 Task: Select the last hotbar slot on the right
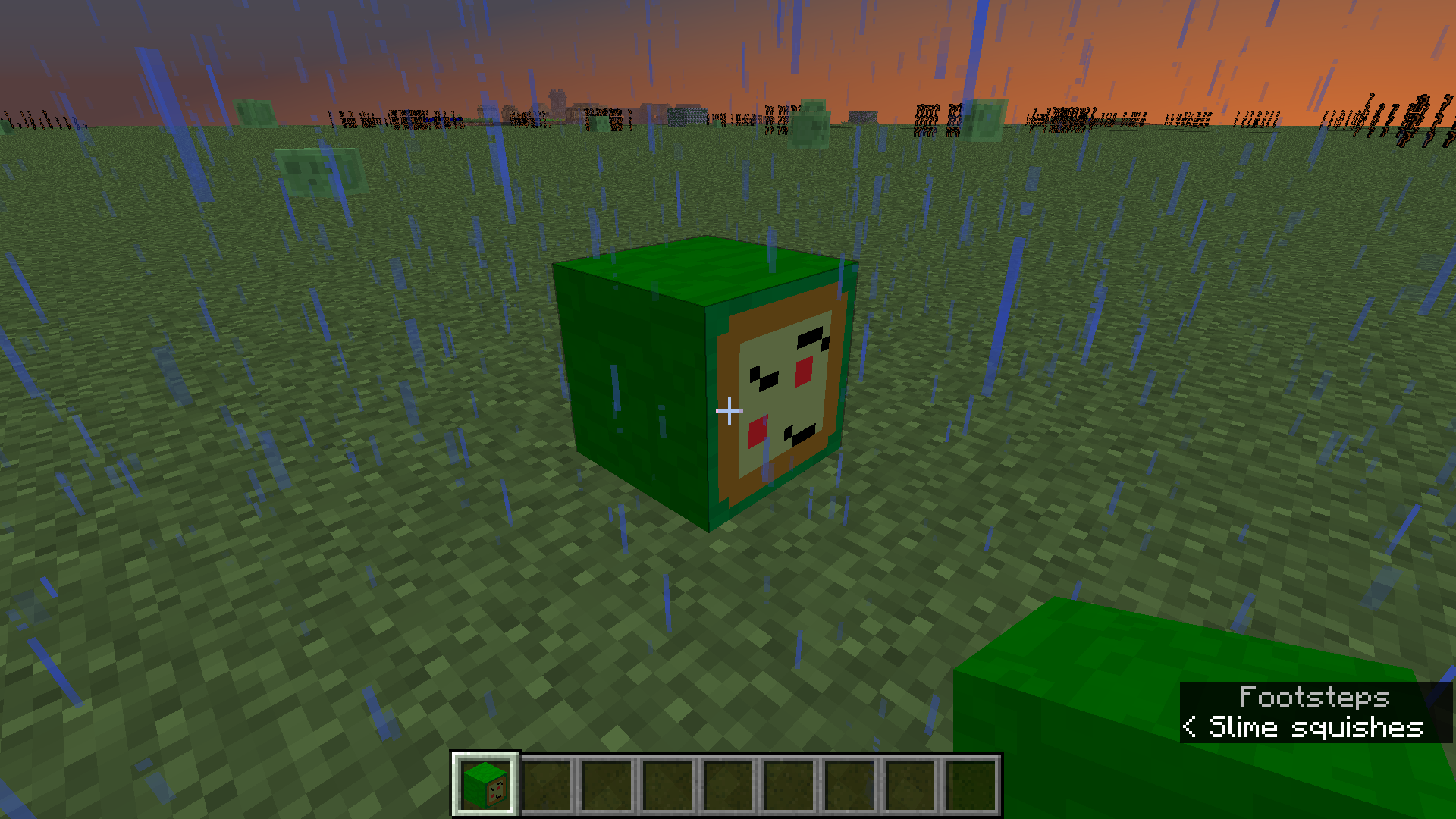tap(971, 783)
